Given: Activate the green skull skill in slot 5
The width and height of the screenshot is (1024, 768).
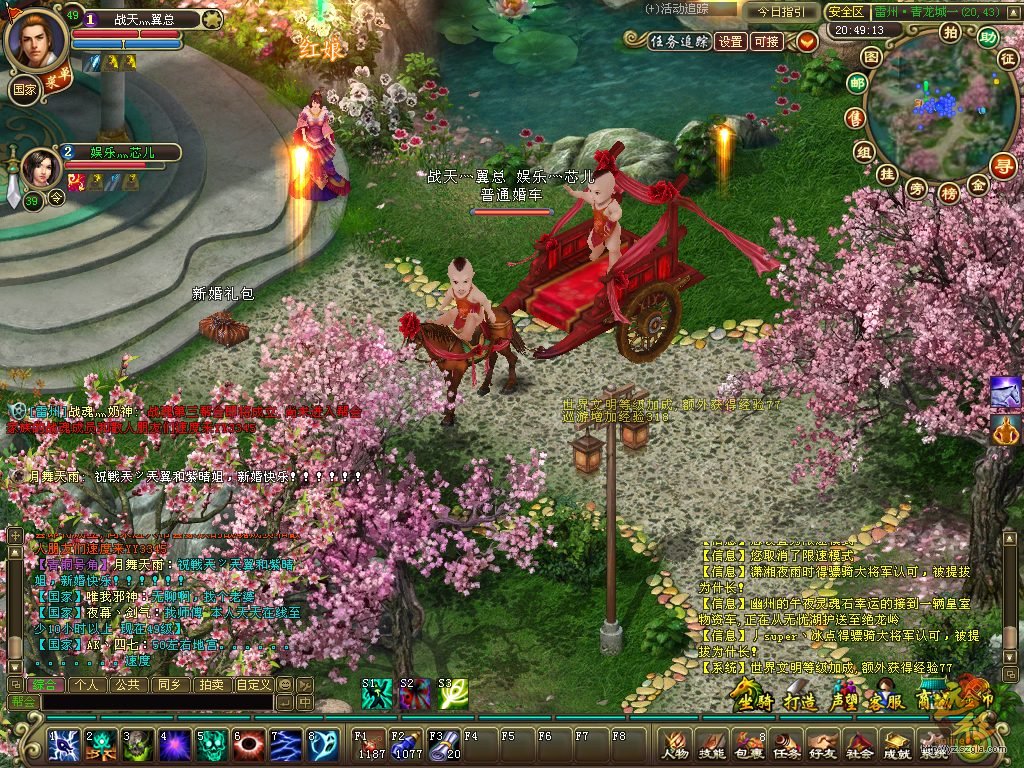Looking at the screenshot, I should (210, 745).
